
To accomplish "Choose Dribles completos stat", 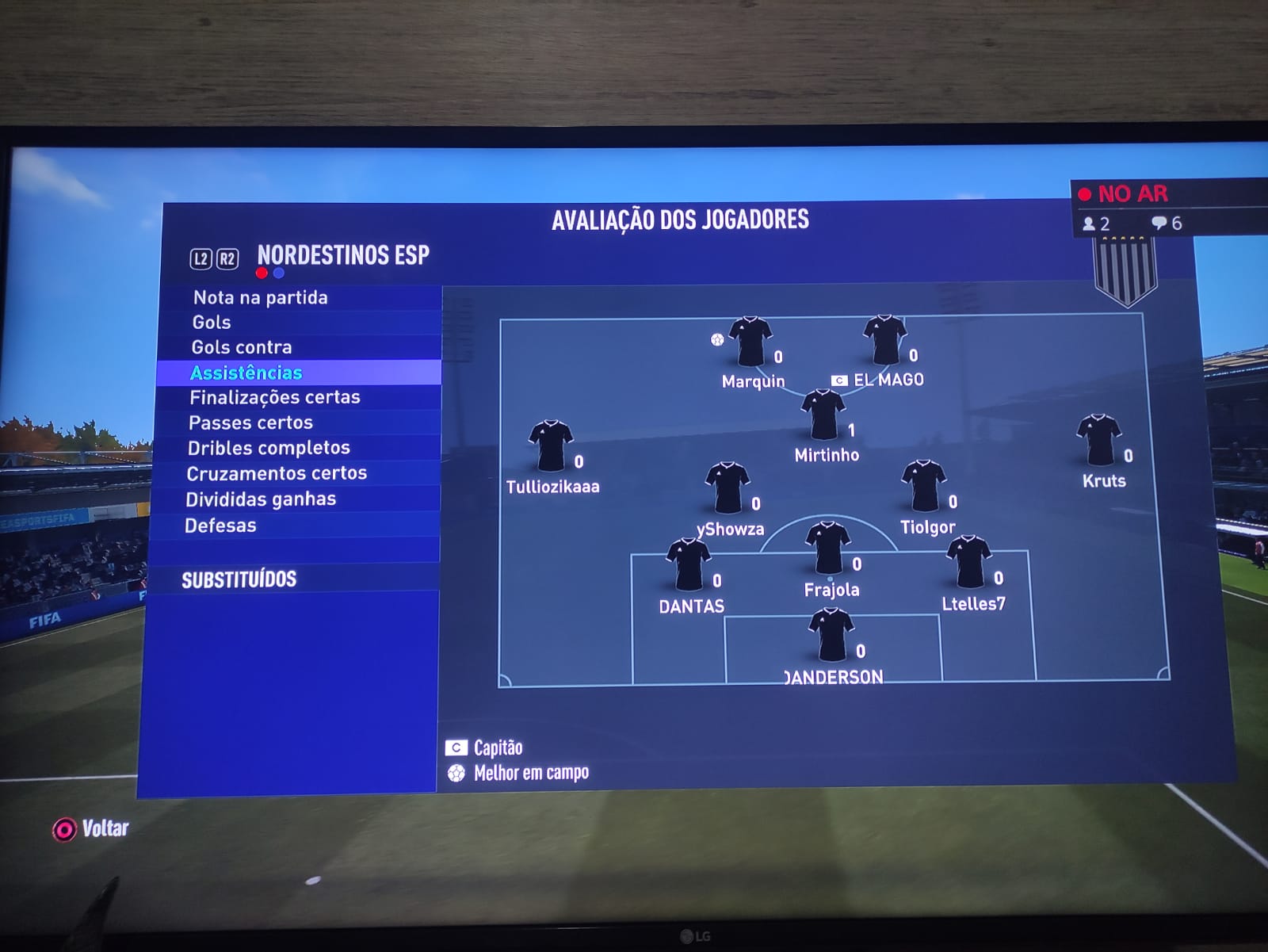I will click(269, 448).
